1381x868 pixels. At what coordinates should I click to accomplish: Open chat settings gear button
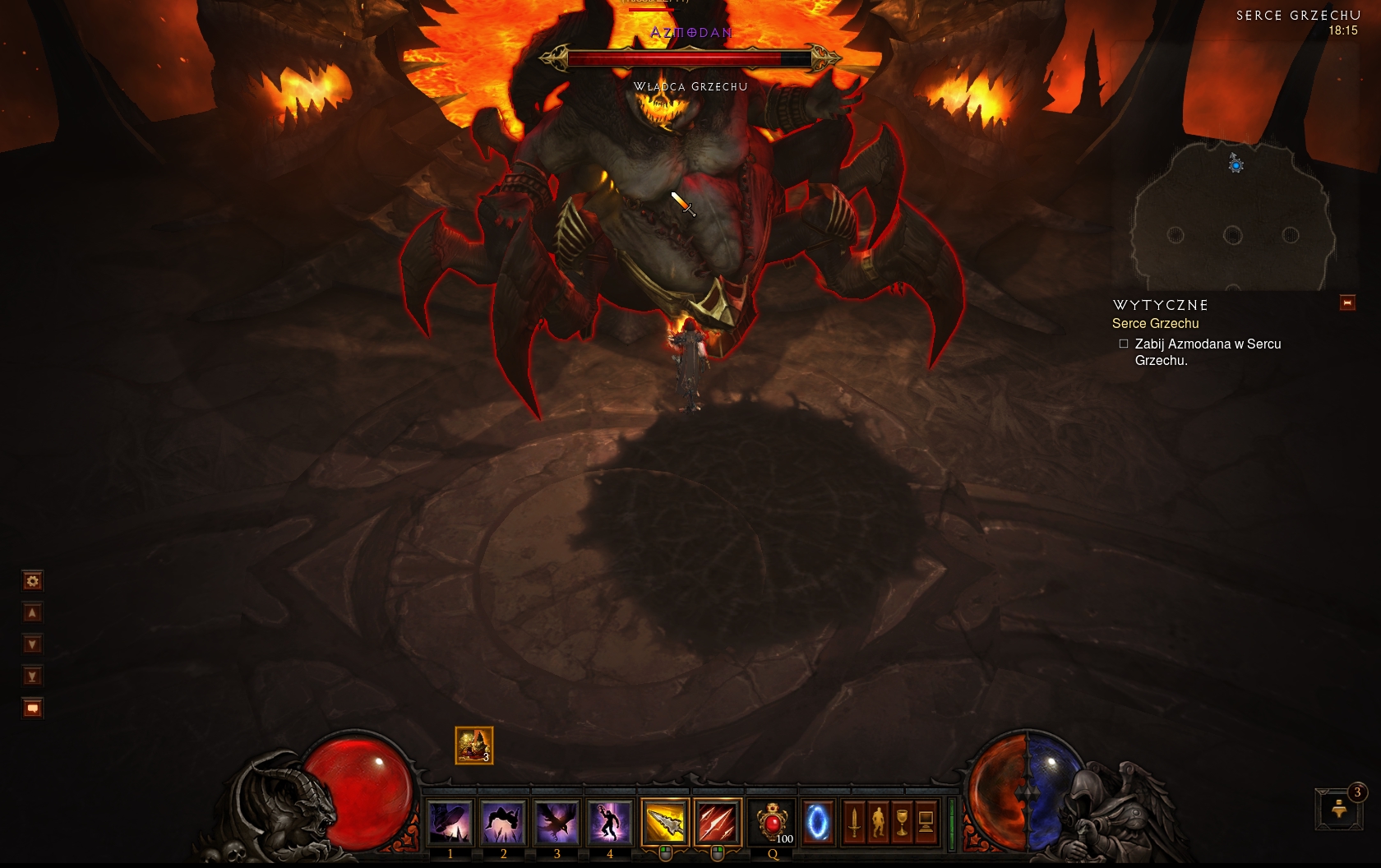32,581
